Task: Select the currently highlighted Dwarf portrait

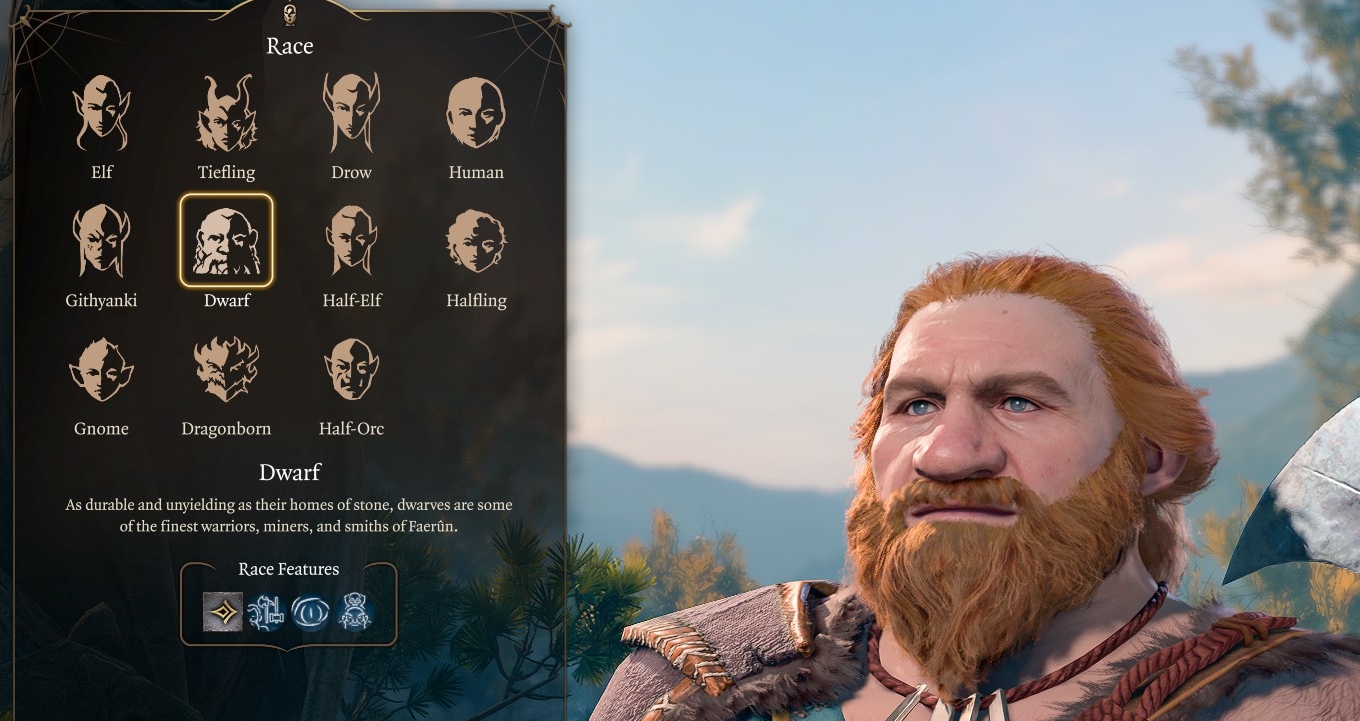Action: [226, 238]
